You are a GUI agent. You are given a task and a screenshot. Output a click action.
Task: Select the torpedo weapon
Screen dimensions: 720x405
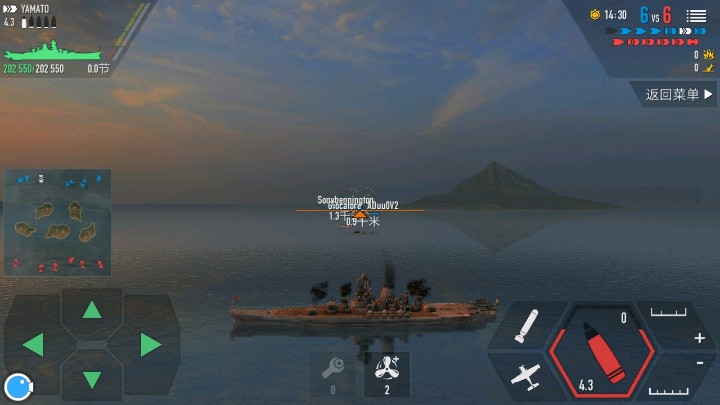(527, 326)
